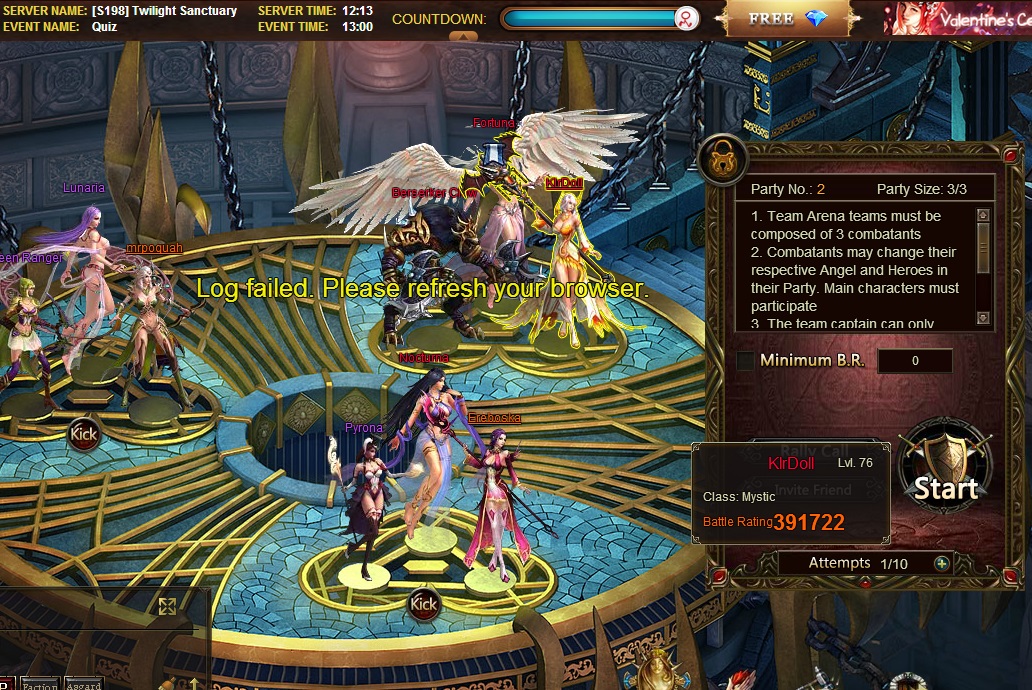
Task: Click the Rally Call button
Action: [814, 452]
